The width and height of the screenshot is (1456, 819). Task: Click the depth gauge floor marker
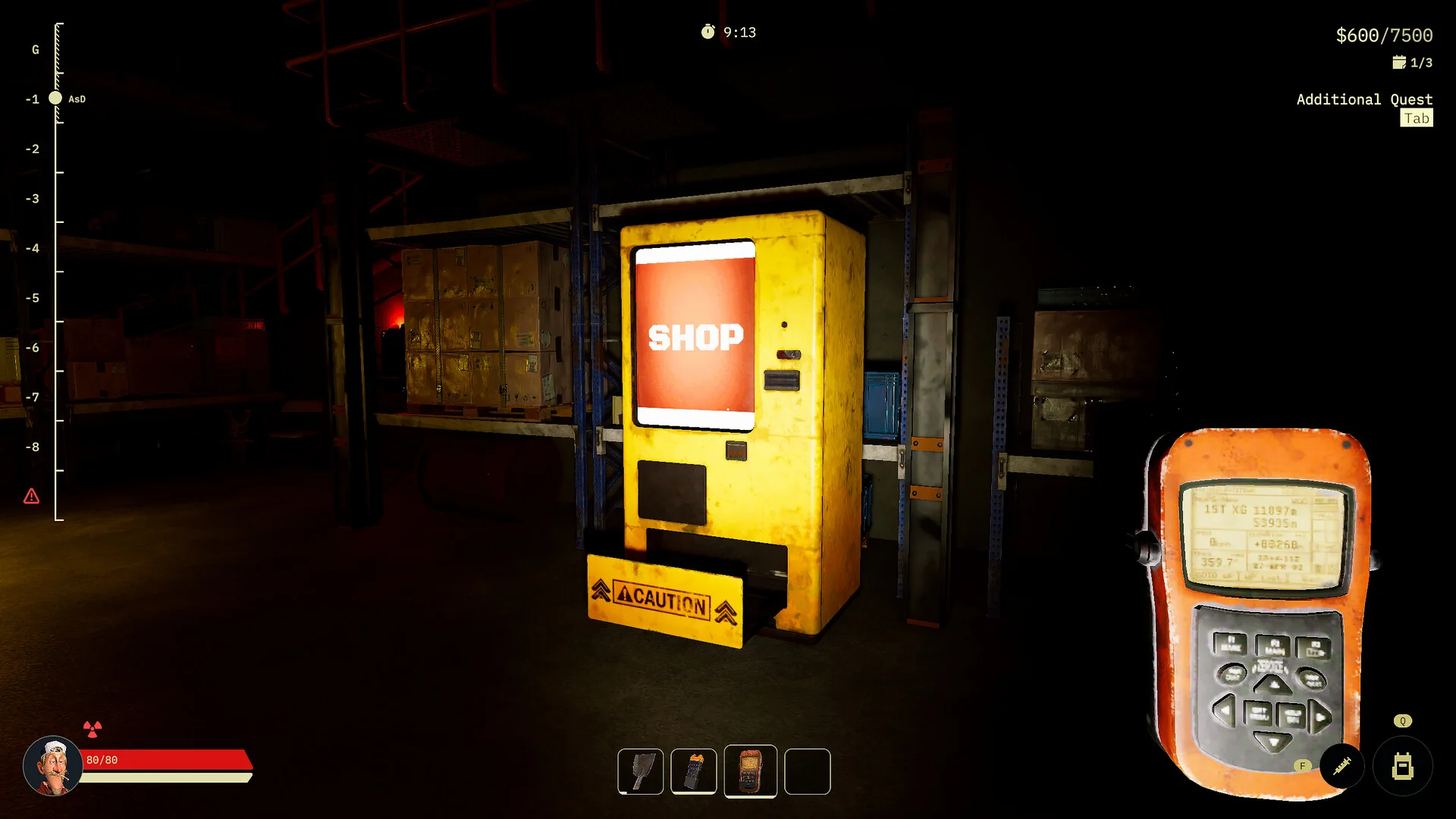click(x=55, y=98)
